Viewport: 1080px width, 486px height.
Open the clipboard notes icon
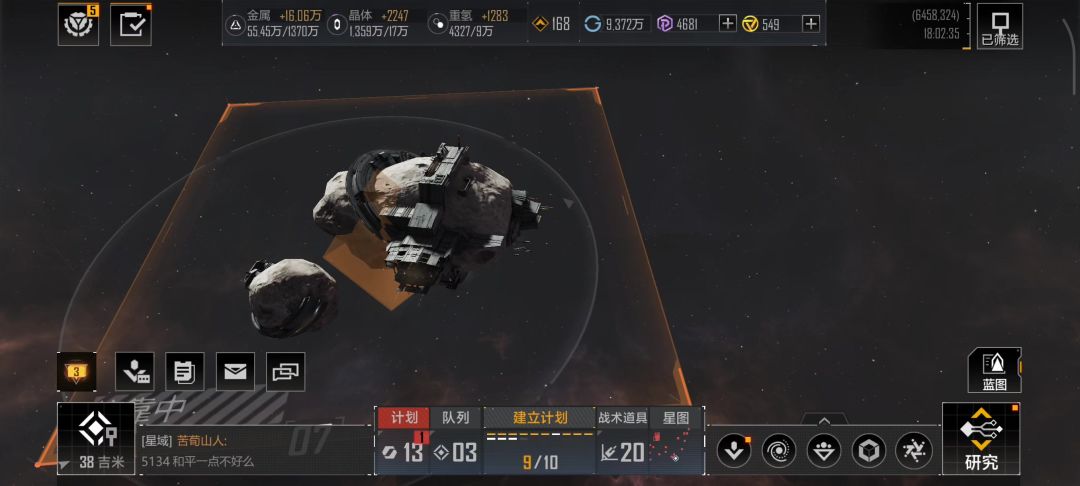pyautogui.click(x=184, y=372)
